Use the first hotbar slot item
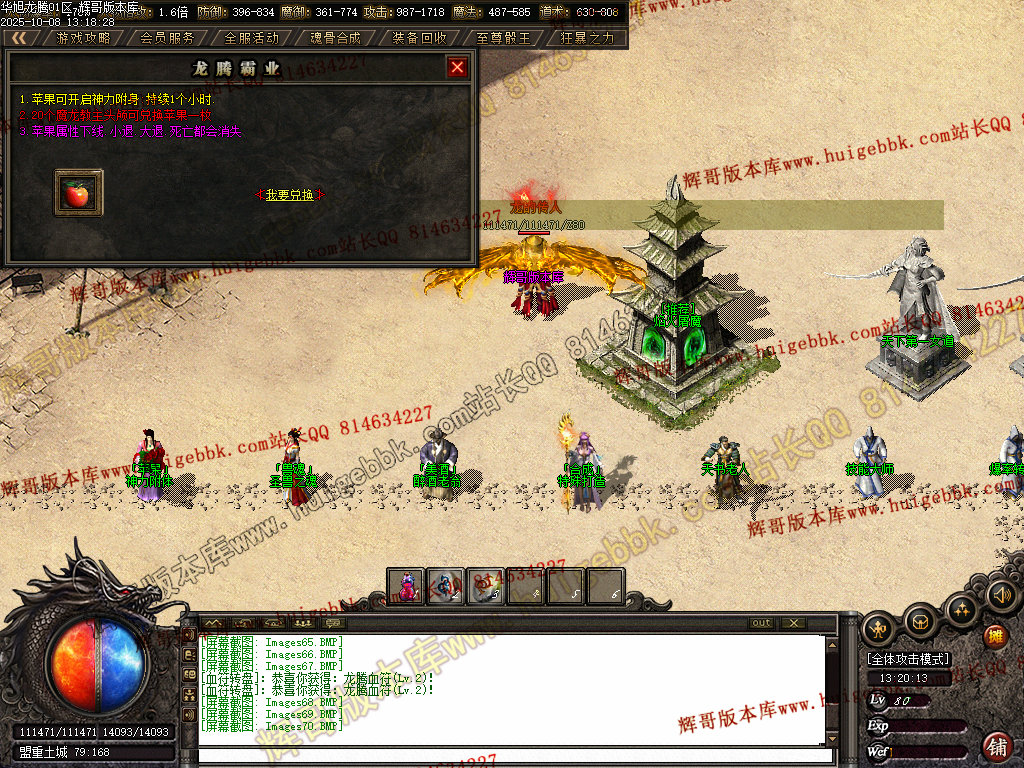The width and height of the screenshot is (1024, 768). [406, 586]
